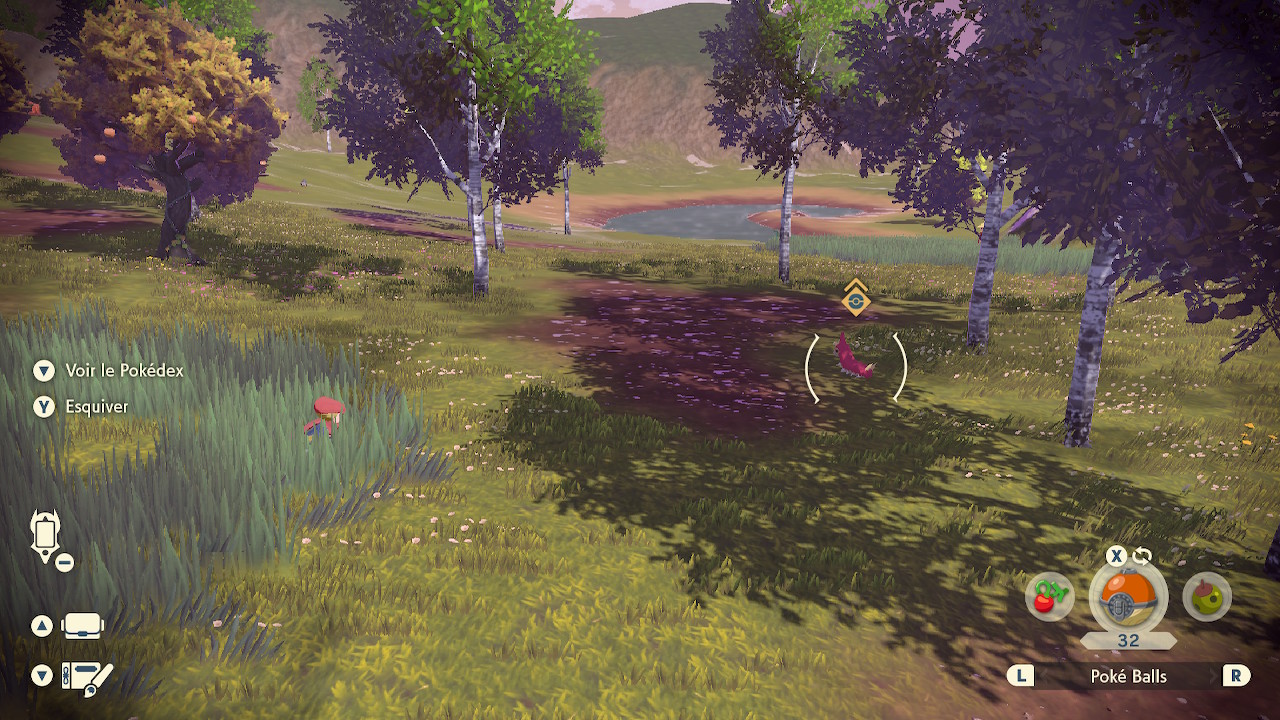Select the Poké Ball in the item wheel
Screen dimensions: 1280x720
click(1128, 598)
